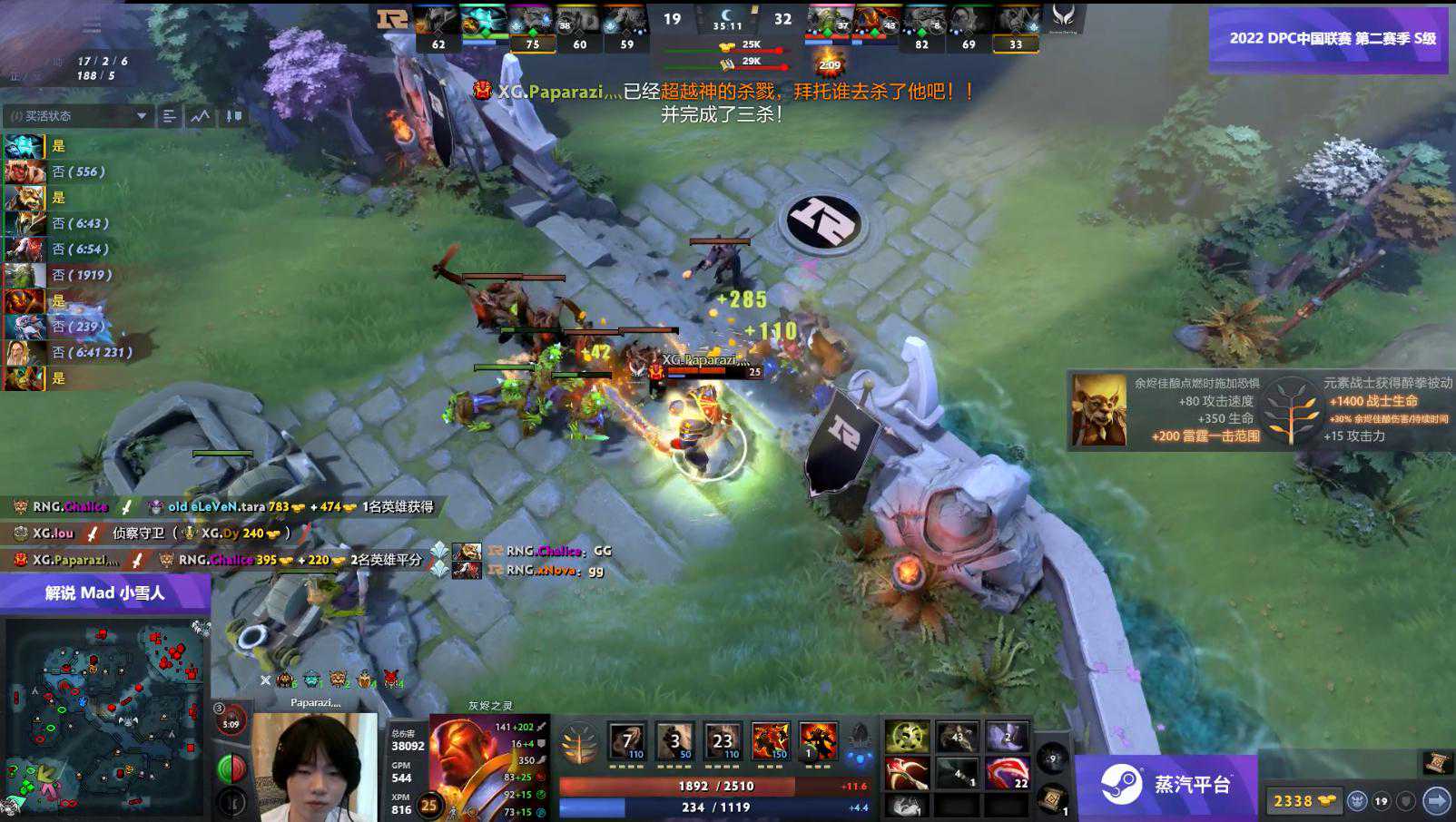Click the teal Storm Spirit portrait in top bar

(x=485, y=22)
